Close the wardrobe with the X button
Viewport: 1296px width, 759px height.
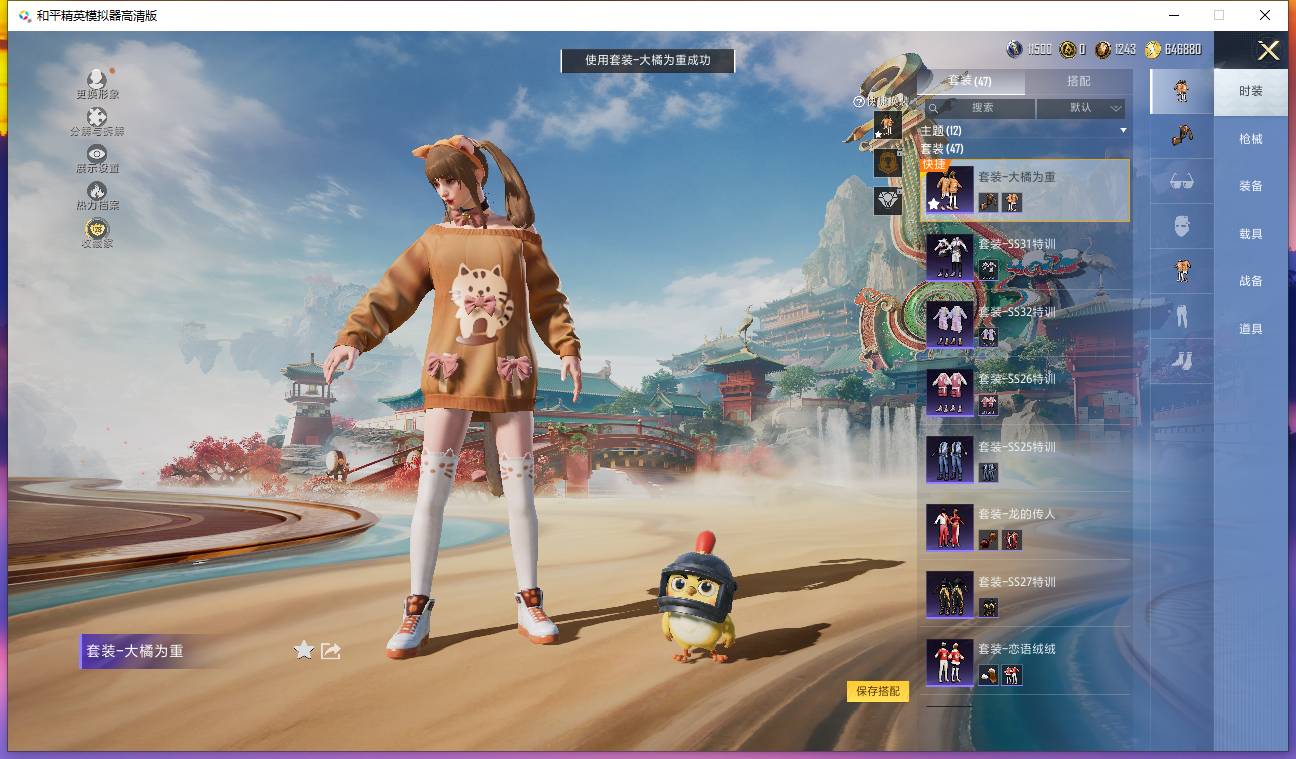tap(1268, 51)
